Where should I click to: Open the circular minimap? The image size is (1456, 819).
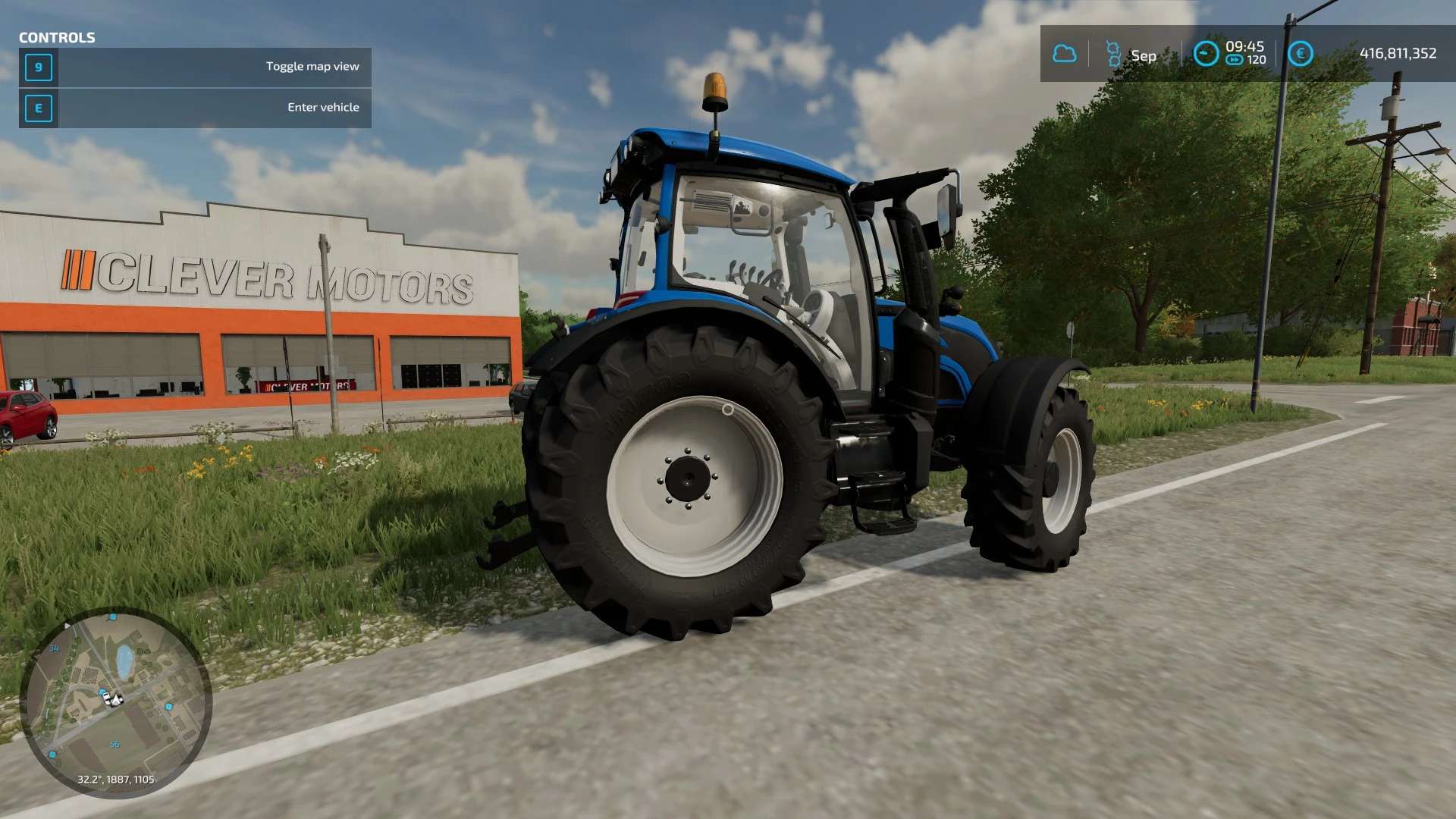[115, 701]
